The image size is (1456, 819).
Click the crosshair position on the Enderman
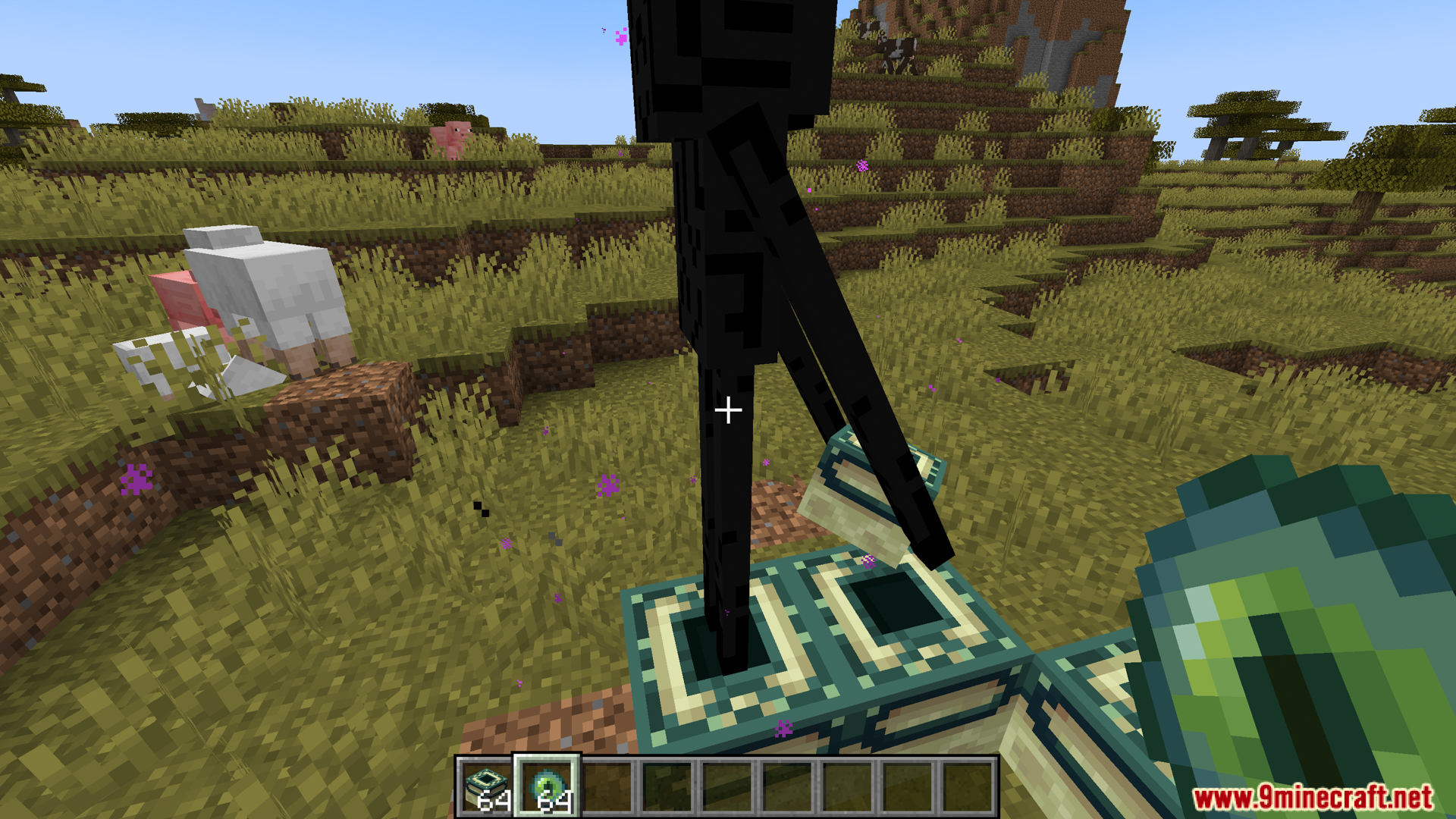(728, 409)
